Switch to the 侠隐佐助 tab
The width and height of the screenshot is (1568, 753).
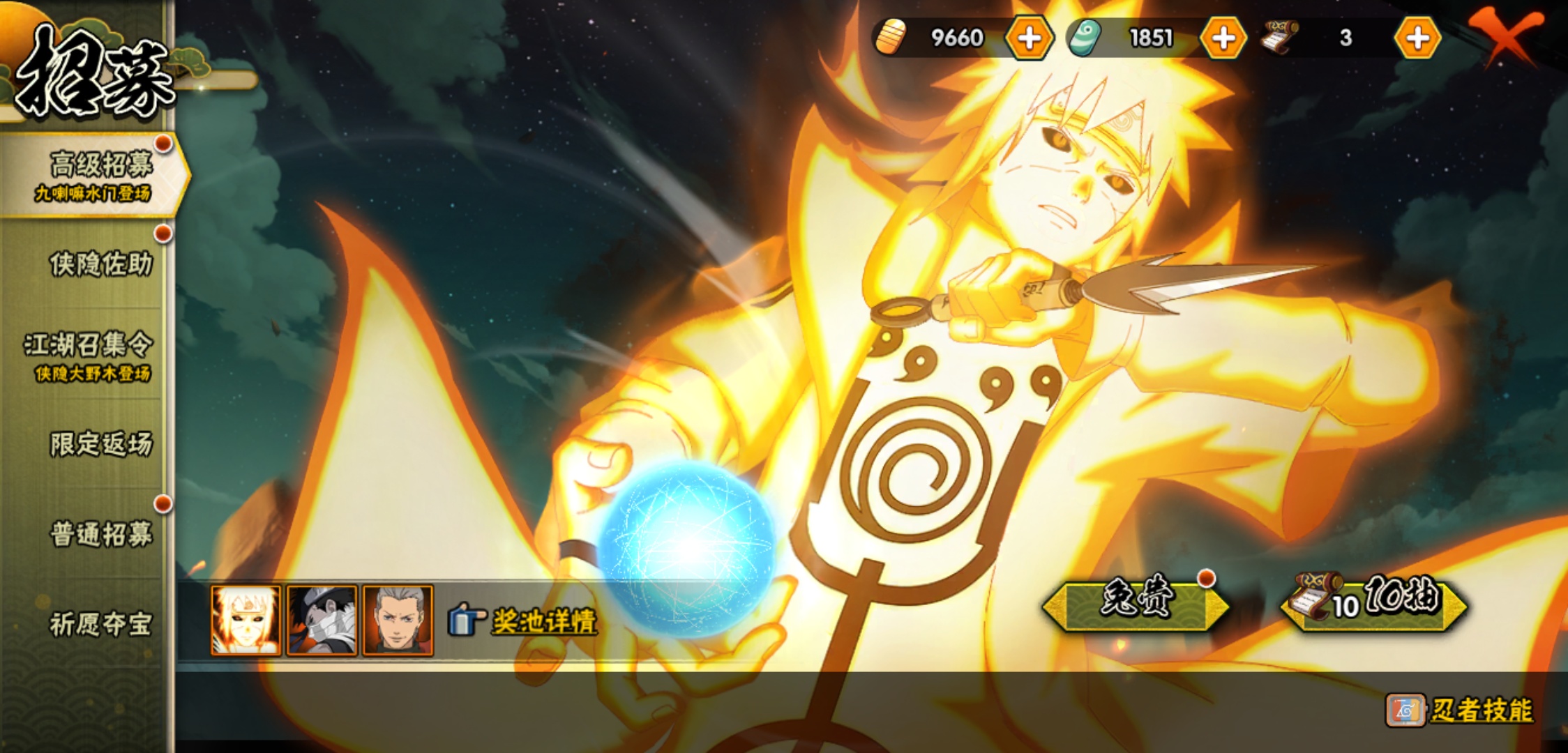[100, 264]
